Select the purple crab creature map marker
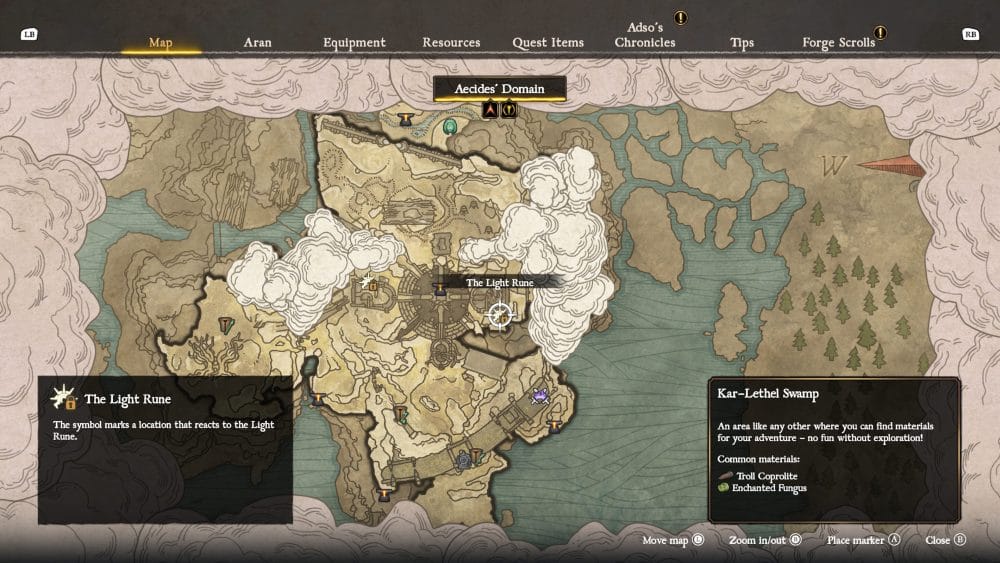Screen dimensions: 1000x563 coord(541,396)
